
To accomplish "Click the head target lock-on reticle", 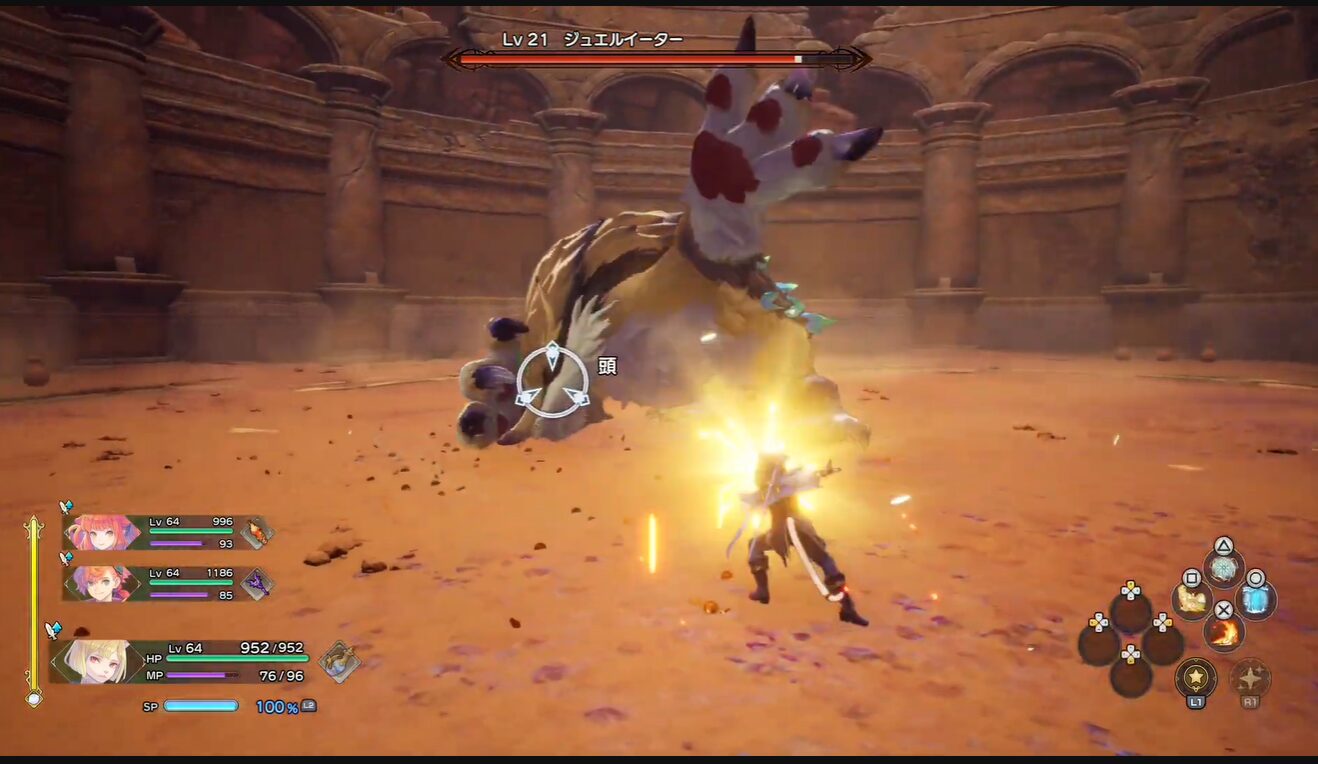I will tap(552, 380).
